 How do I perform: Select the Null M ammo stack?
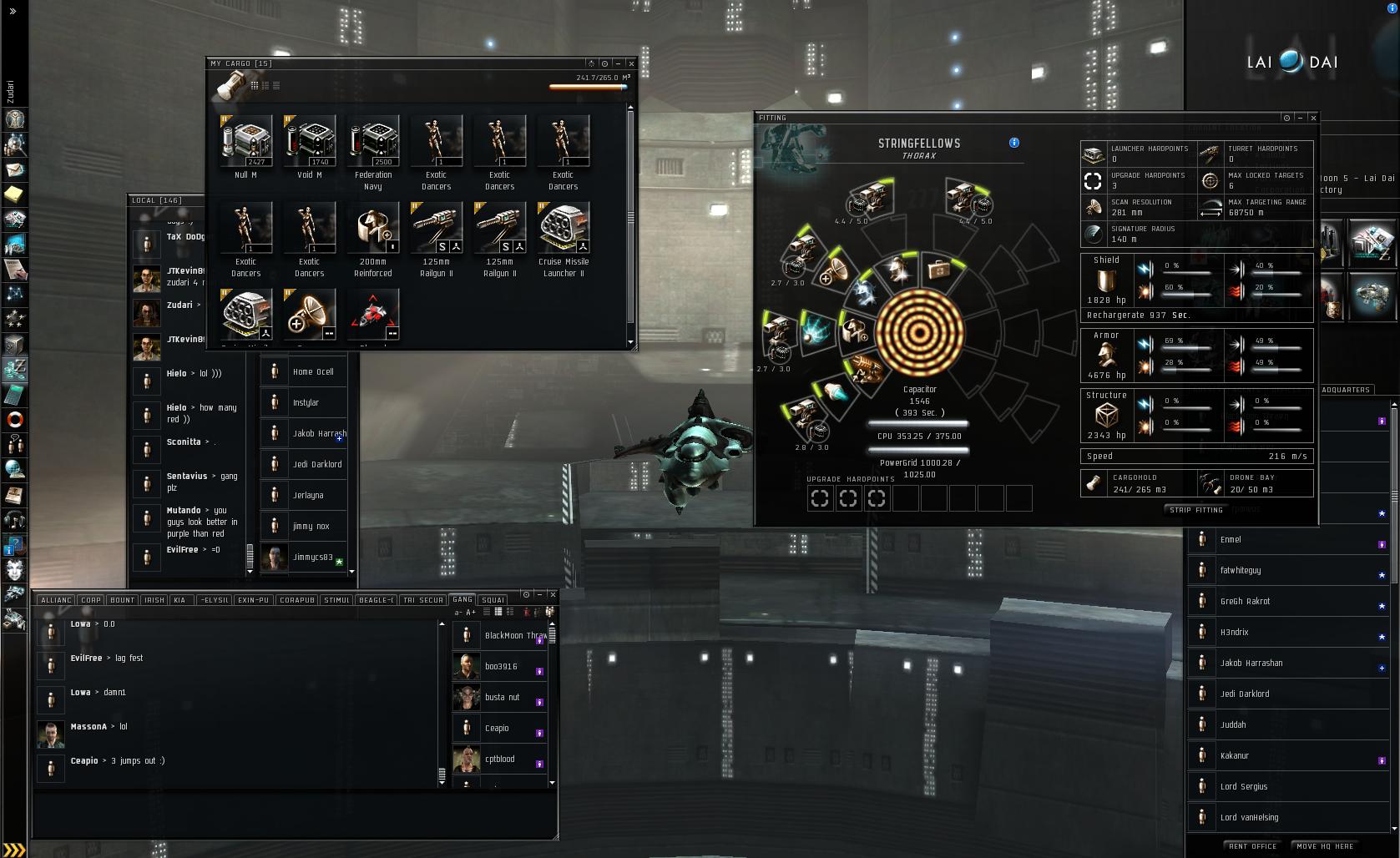click(245, 142)
